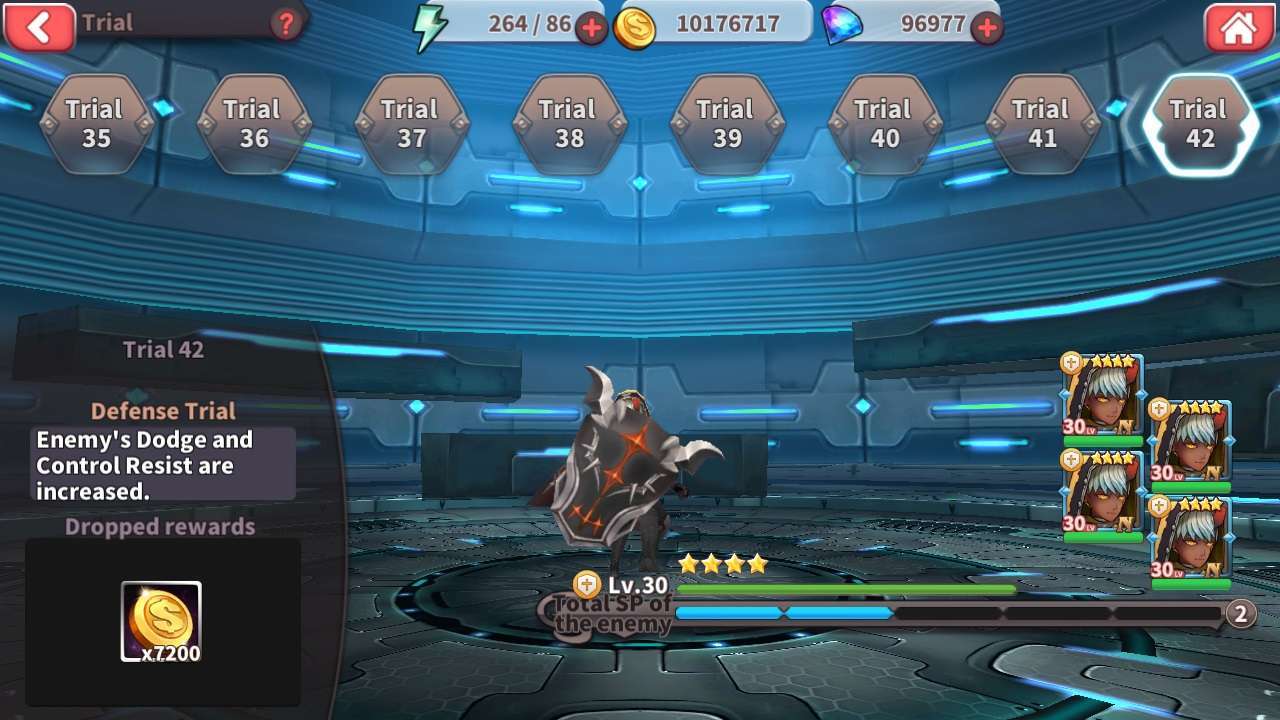Inspect the 7200 gold coin reward

[x=161, y=622]
